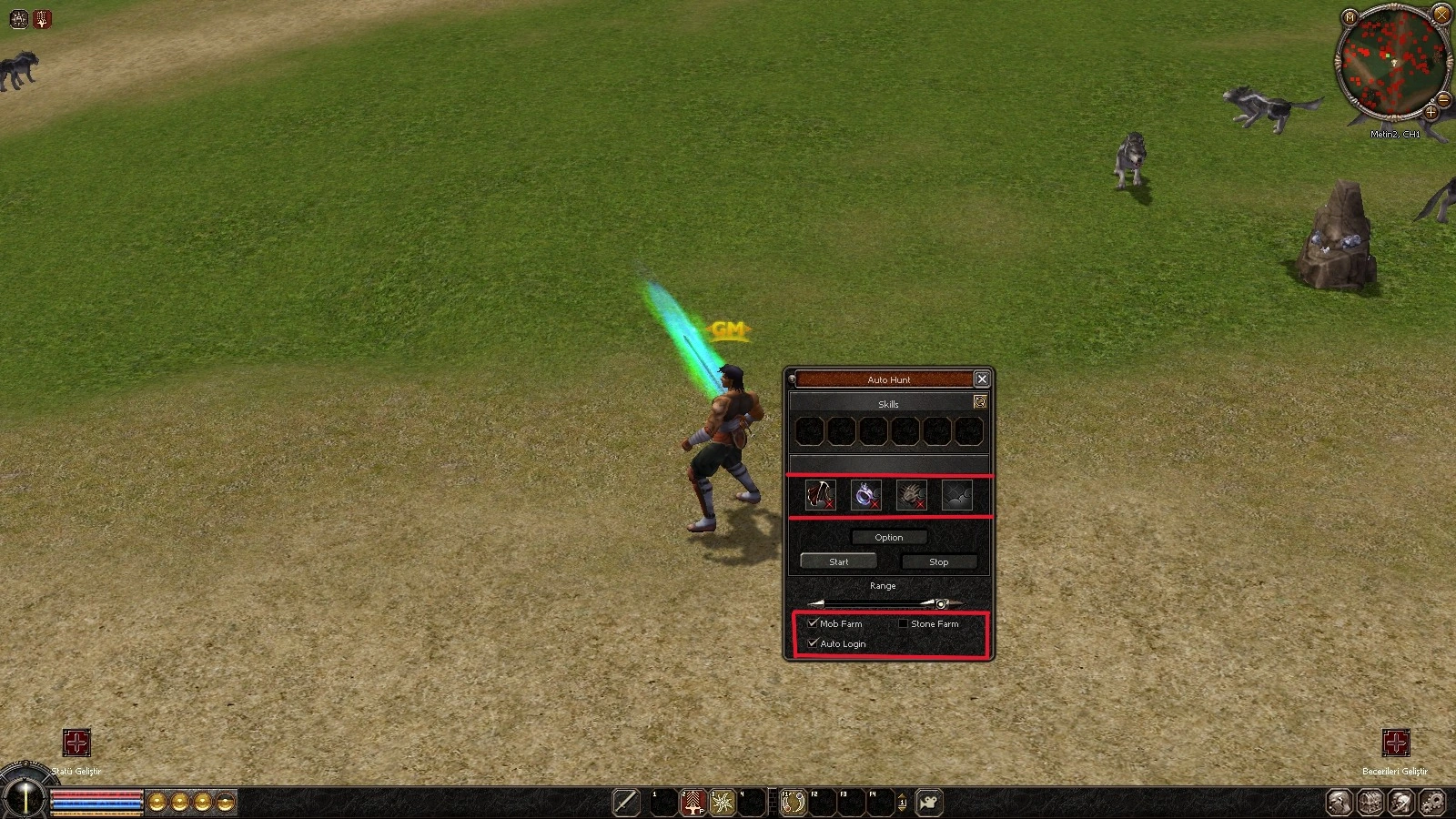Click the Becerileri Geliştir red plus button
This screenshot has height=819, width=1456.
coord(1395,743)
